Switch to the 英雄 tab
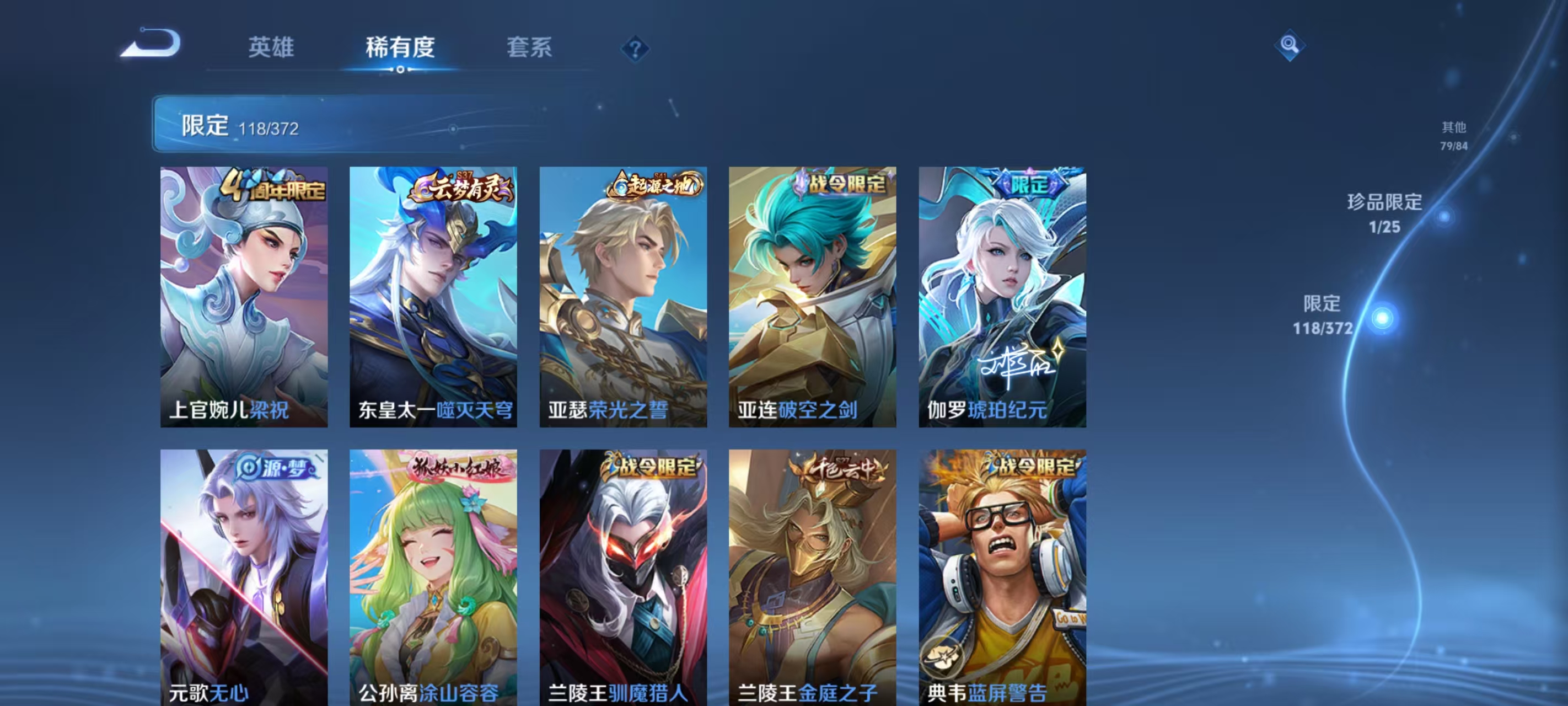 coord(272,49)
